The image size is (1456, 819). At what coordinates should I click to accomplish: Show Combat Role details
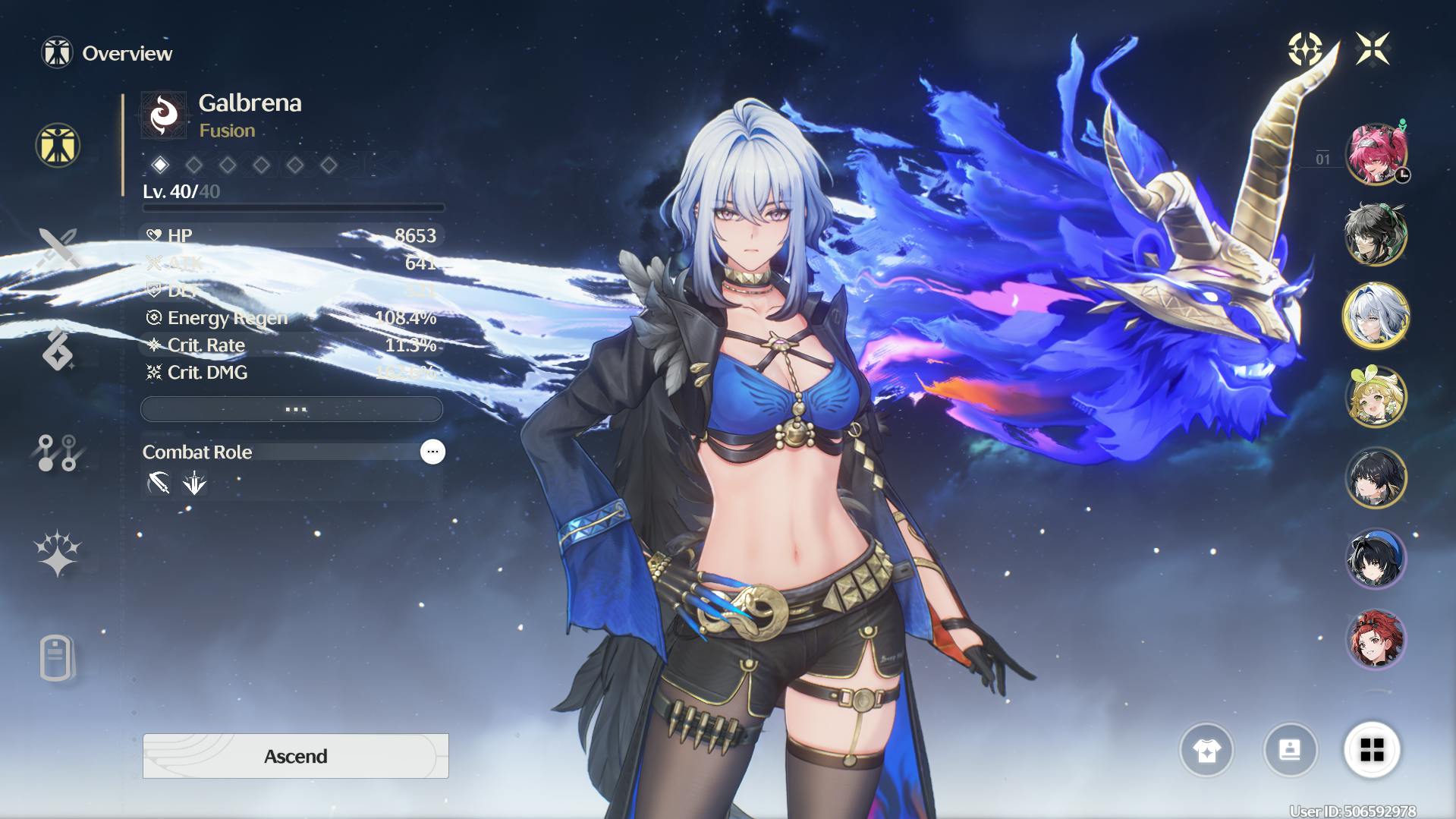432,452
